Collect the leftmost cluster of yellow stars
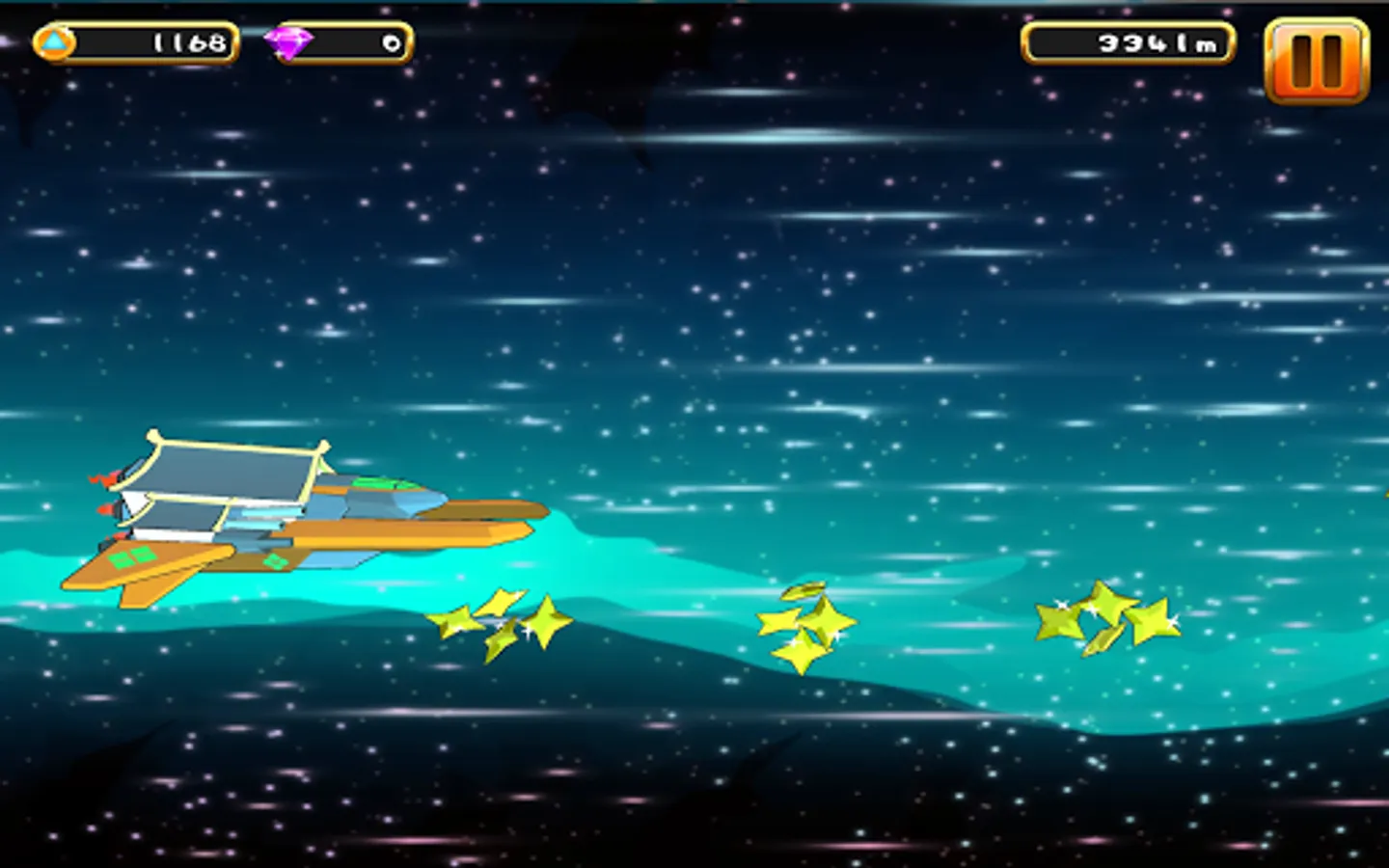1389x868 pixels. click(502, 622)
